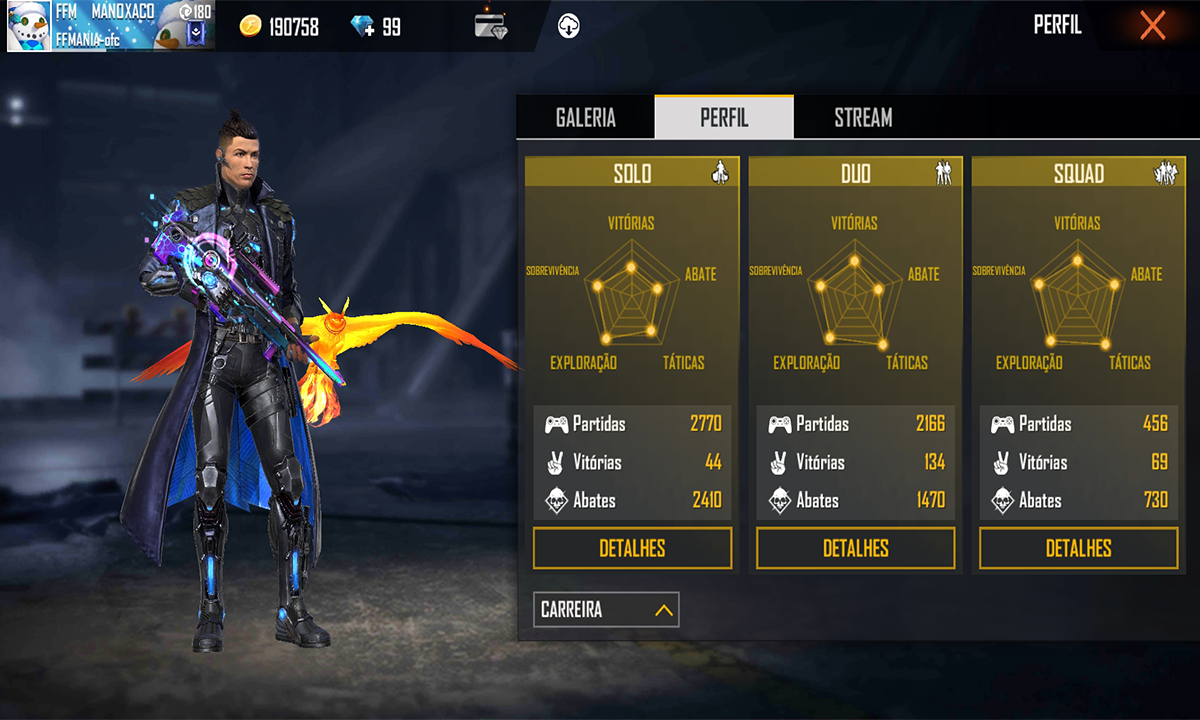The height and width of the screenshot is (720, 1200).
Task: Add diamonds using the diamond plus icon
Action: point(363,27)
